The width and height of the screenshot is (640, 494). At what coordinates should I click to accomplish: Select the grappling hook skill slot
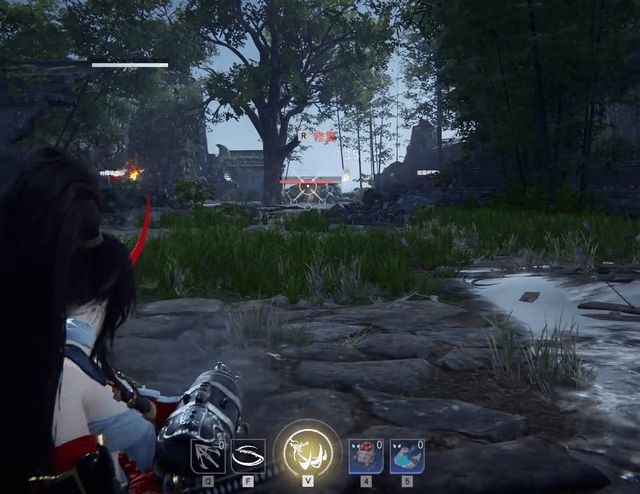pyautogui.click(x=207, y=456)
